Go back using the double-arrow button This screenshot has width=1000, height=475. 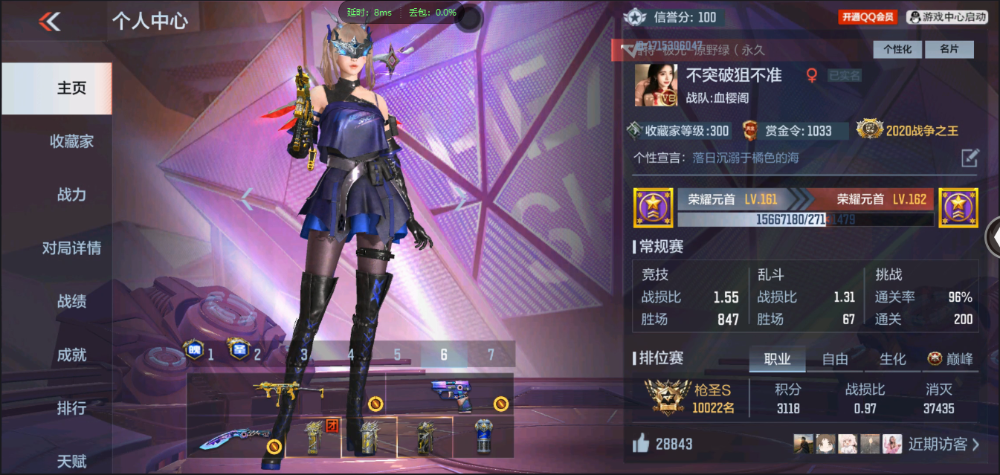(x=50, y=21)
